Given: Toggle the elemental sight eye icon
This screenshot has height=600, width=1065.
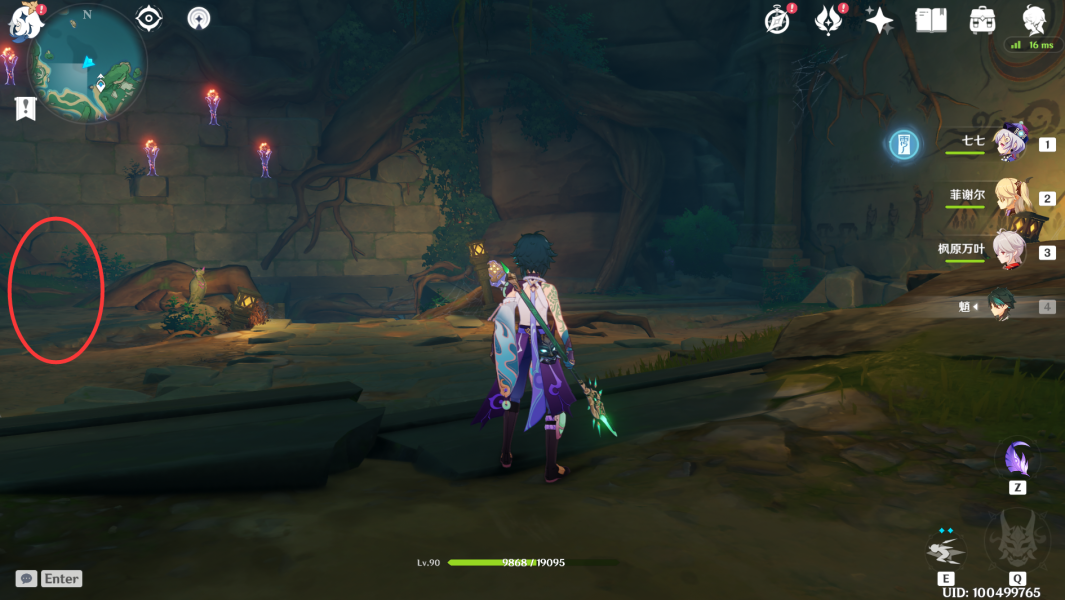Looking at the screenshot, I should (x=149, y=18).
